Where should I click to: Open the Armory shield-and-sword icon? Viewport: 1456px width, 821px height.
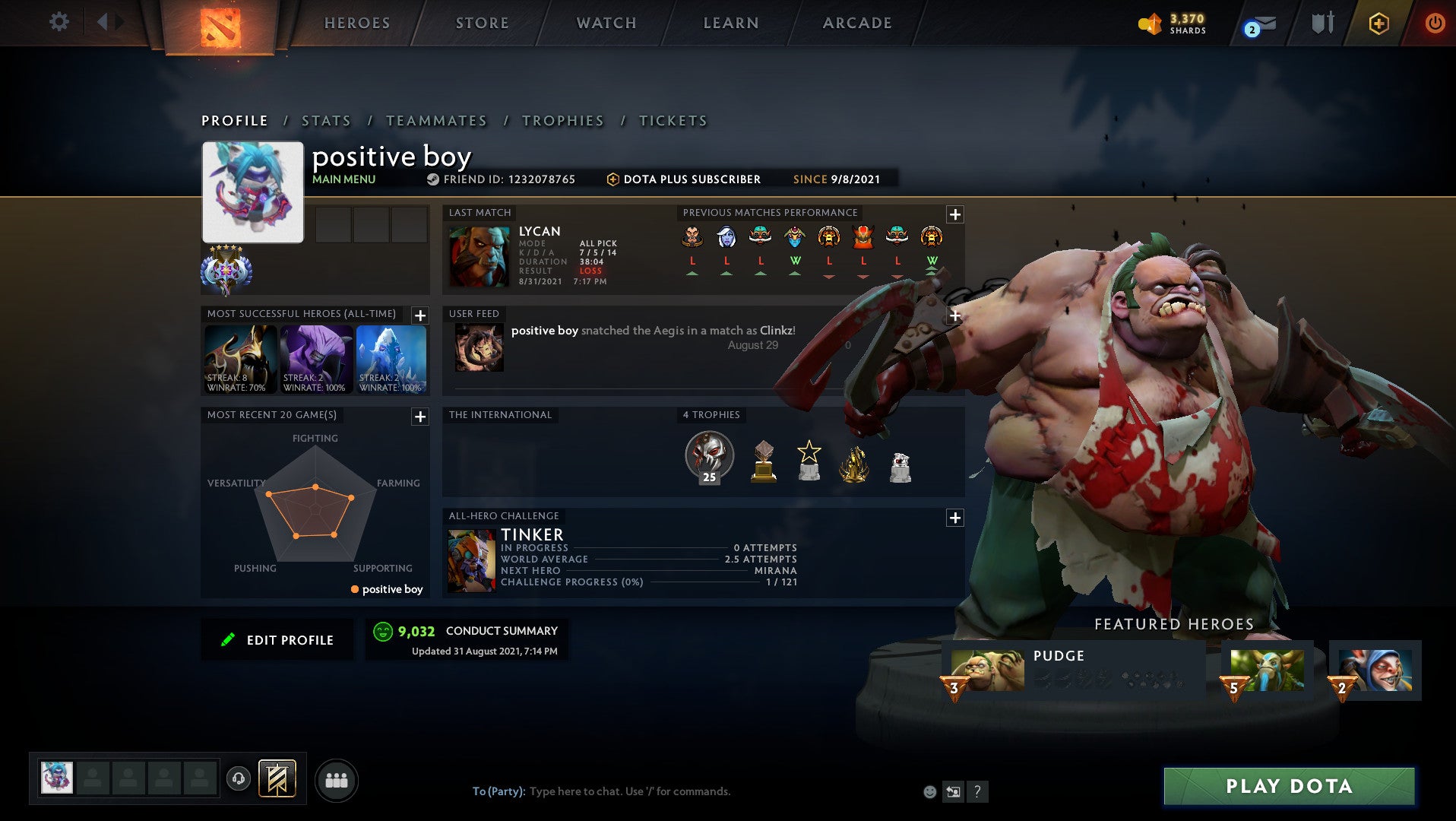click(x=1322, y=22)
